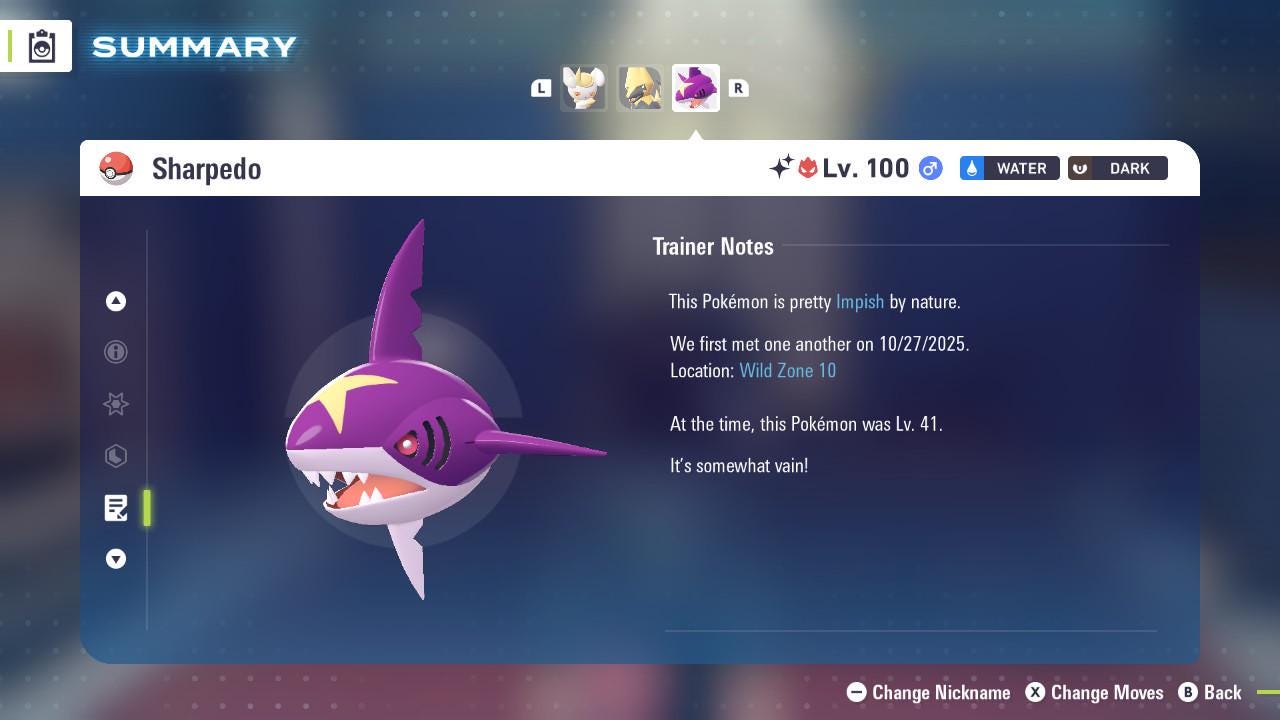Click the male gender symbol icon

(x=929, y=168)
